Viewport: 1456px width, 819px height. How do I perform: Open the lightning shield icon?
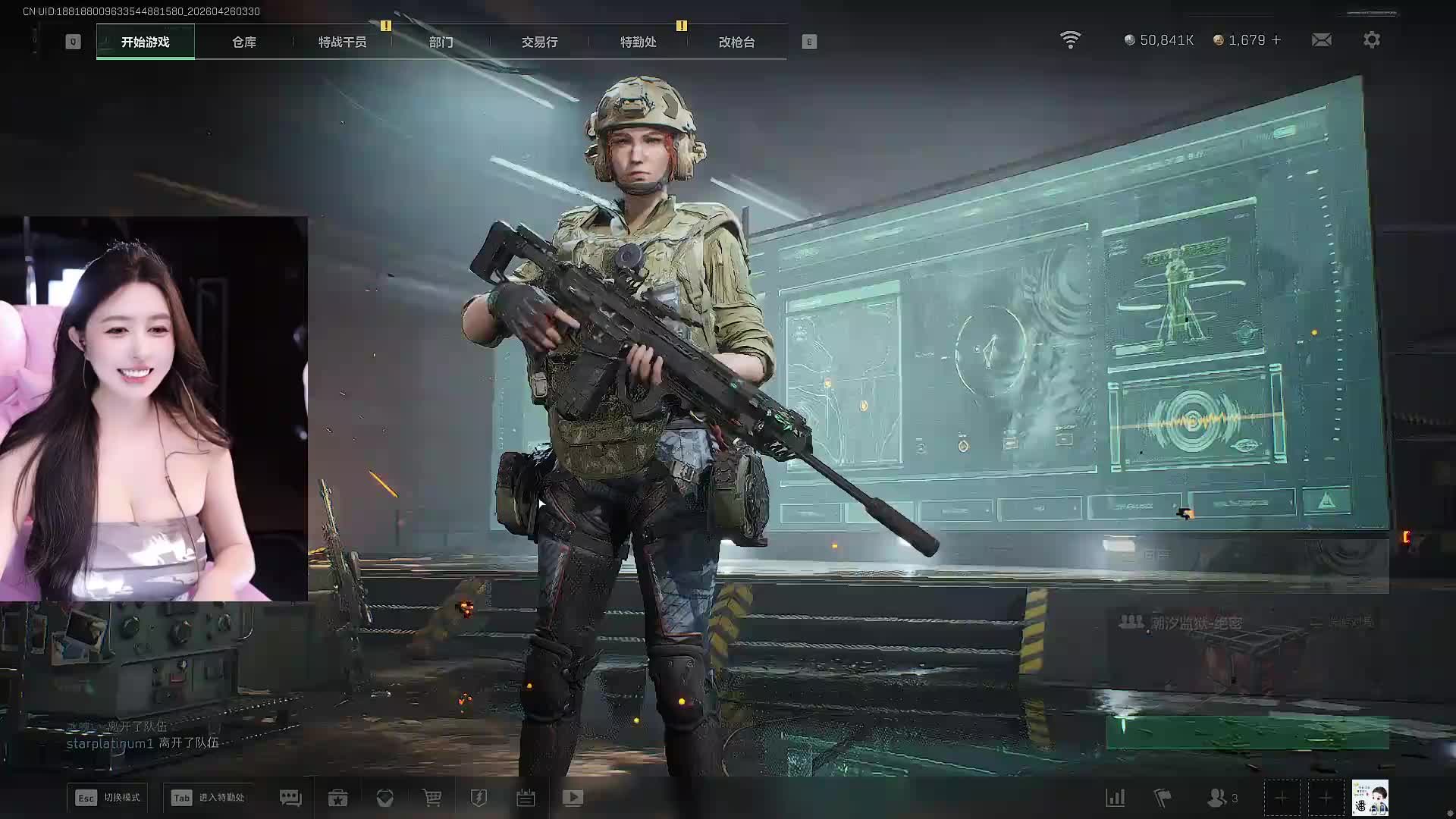479,798
